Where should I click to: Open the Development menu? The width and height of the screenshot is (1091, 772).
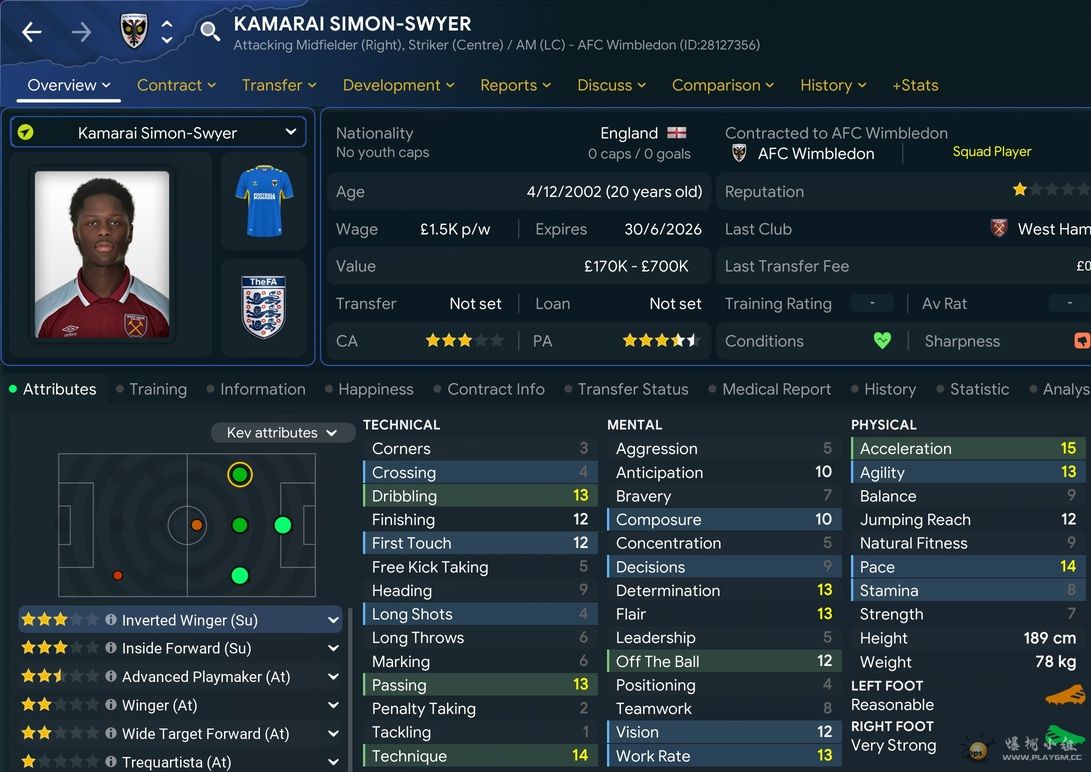(x=398, y=85)
